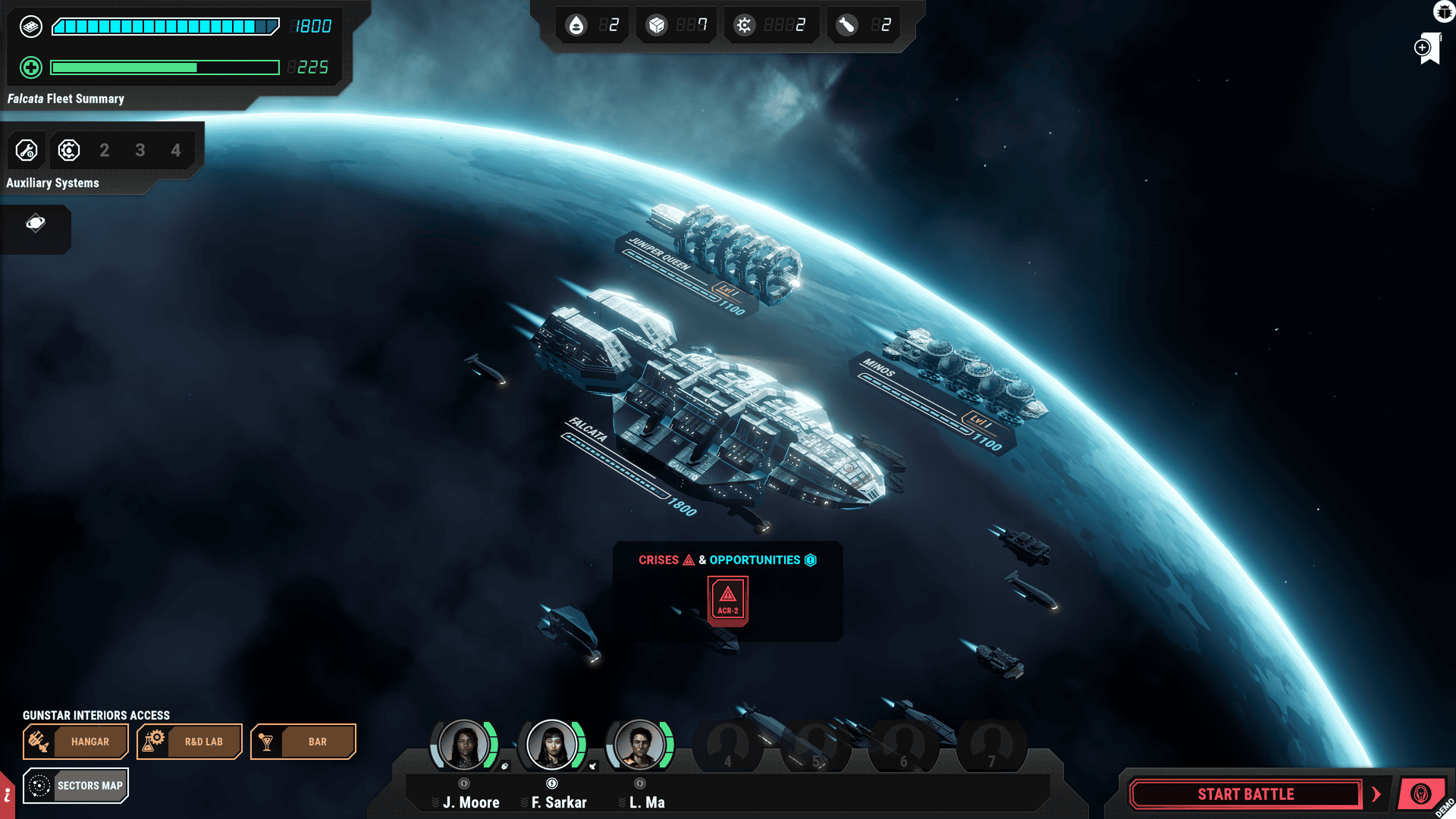Expand the chevrons beside J. Moore
The image size is (1456, 819).
coord(435,802)
